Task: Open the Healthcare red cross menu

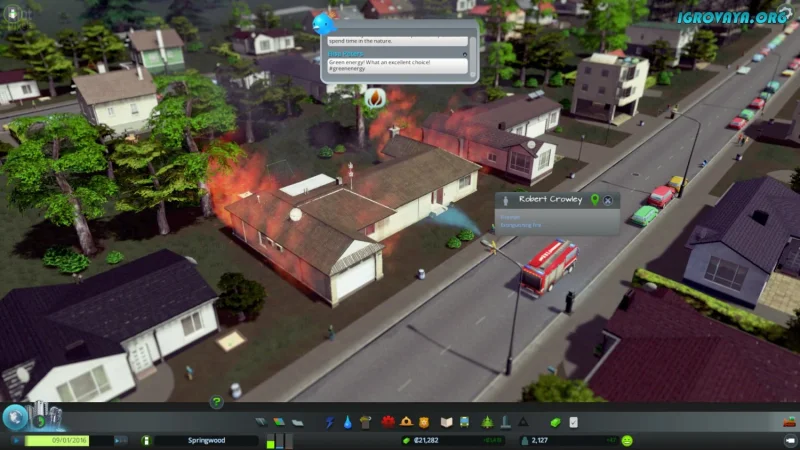Action: pos(387,422)
